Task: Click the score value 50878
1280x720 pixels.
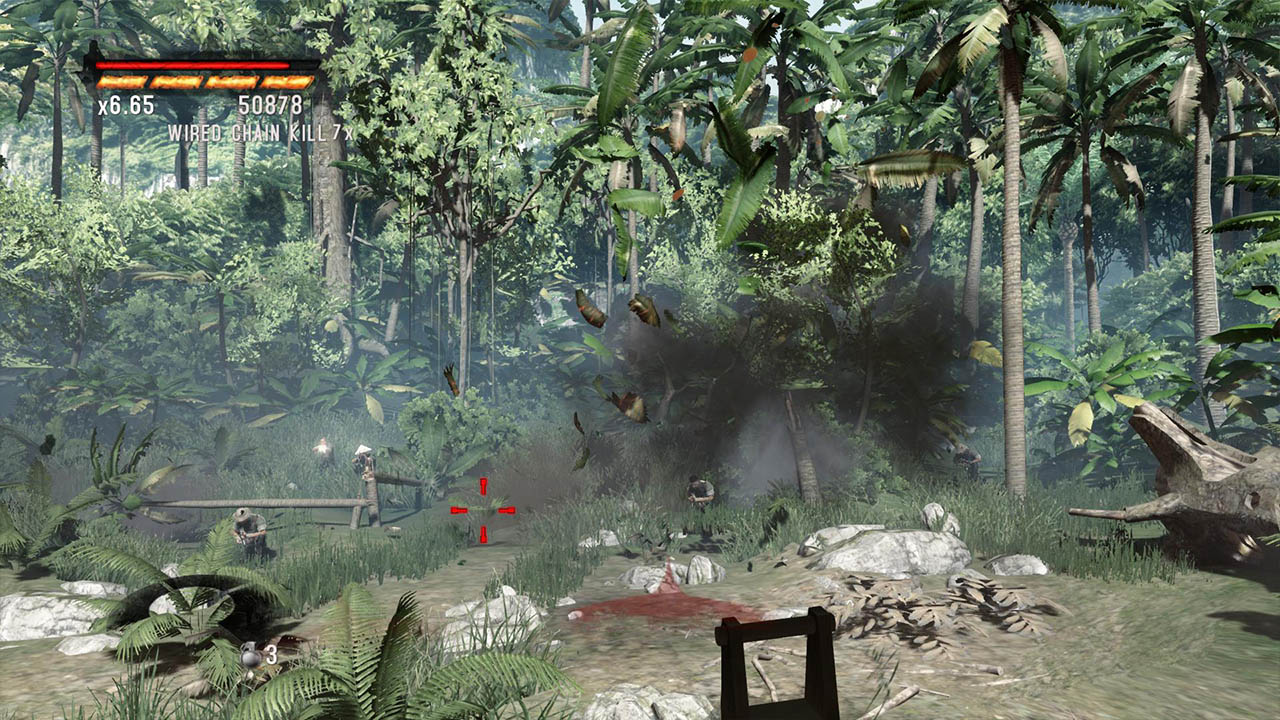Action: click(271, 103)
